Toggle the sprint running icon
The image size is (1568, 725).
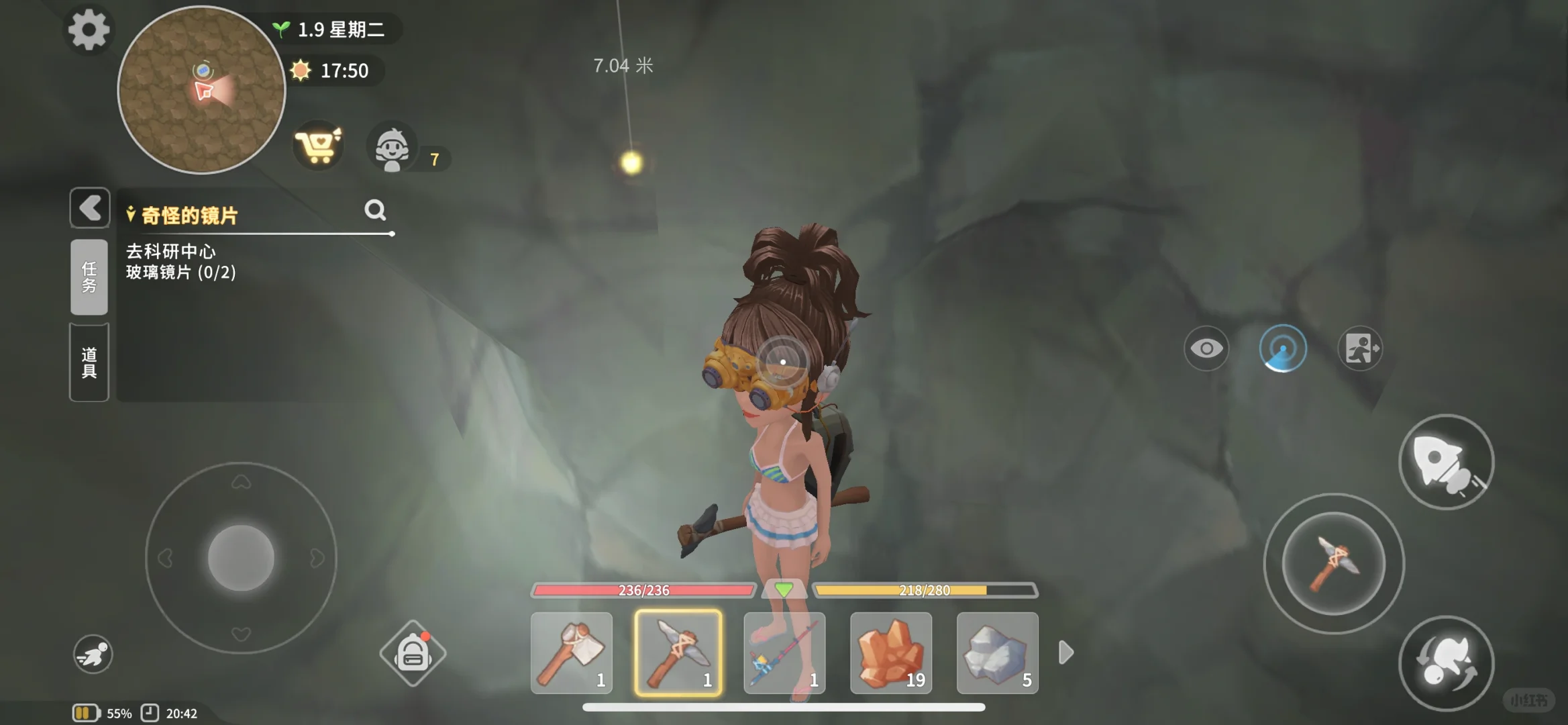tap(93, 654)
